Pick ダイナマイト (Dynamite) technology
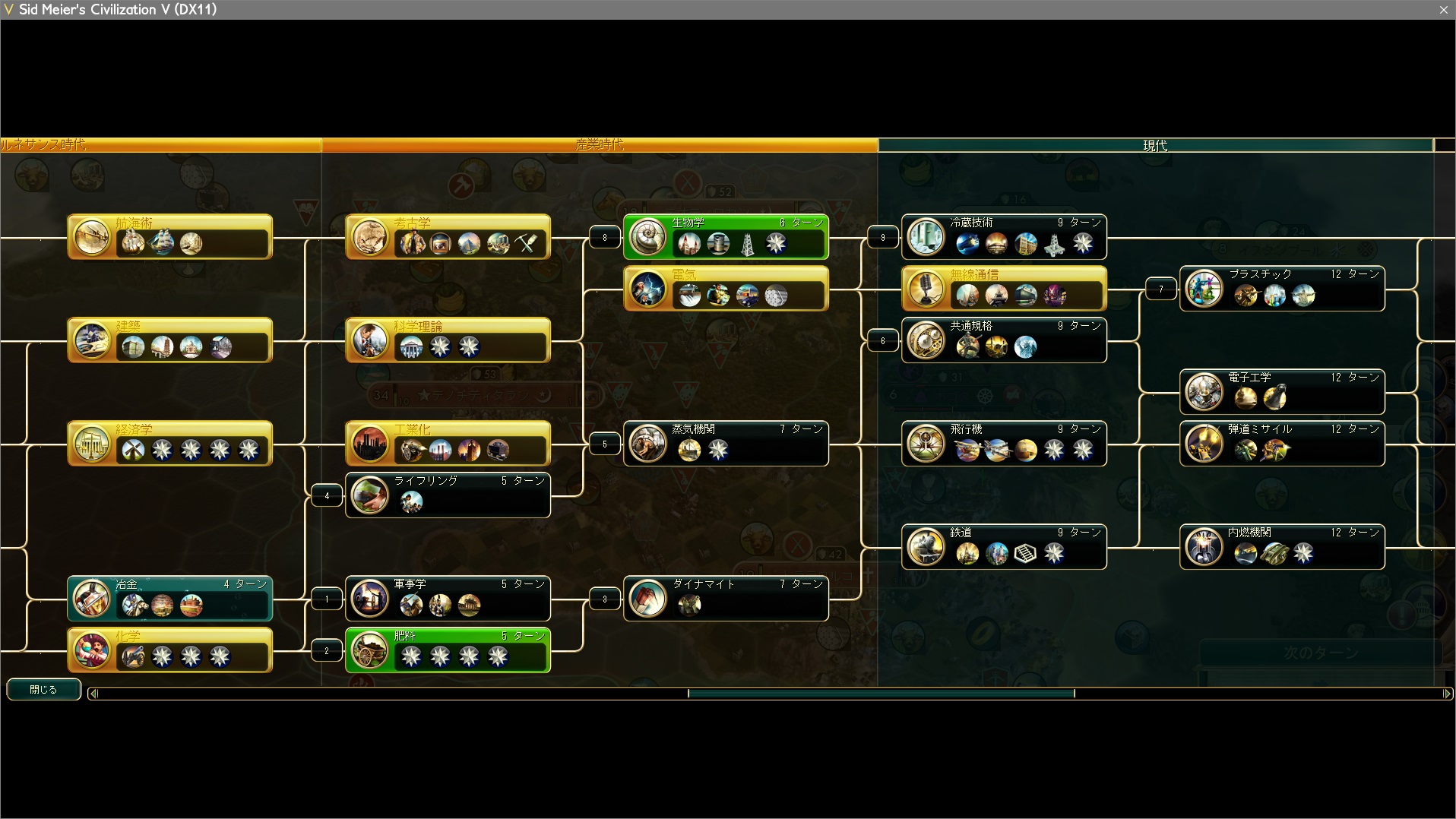1456x819 pixels. 726,599
